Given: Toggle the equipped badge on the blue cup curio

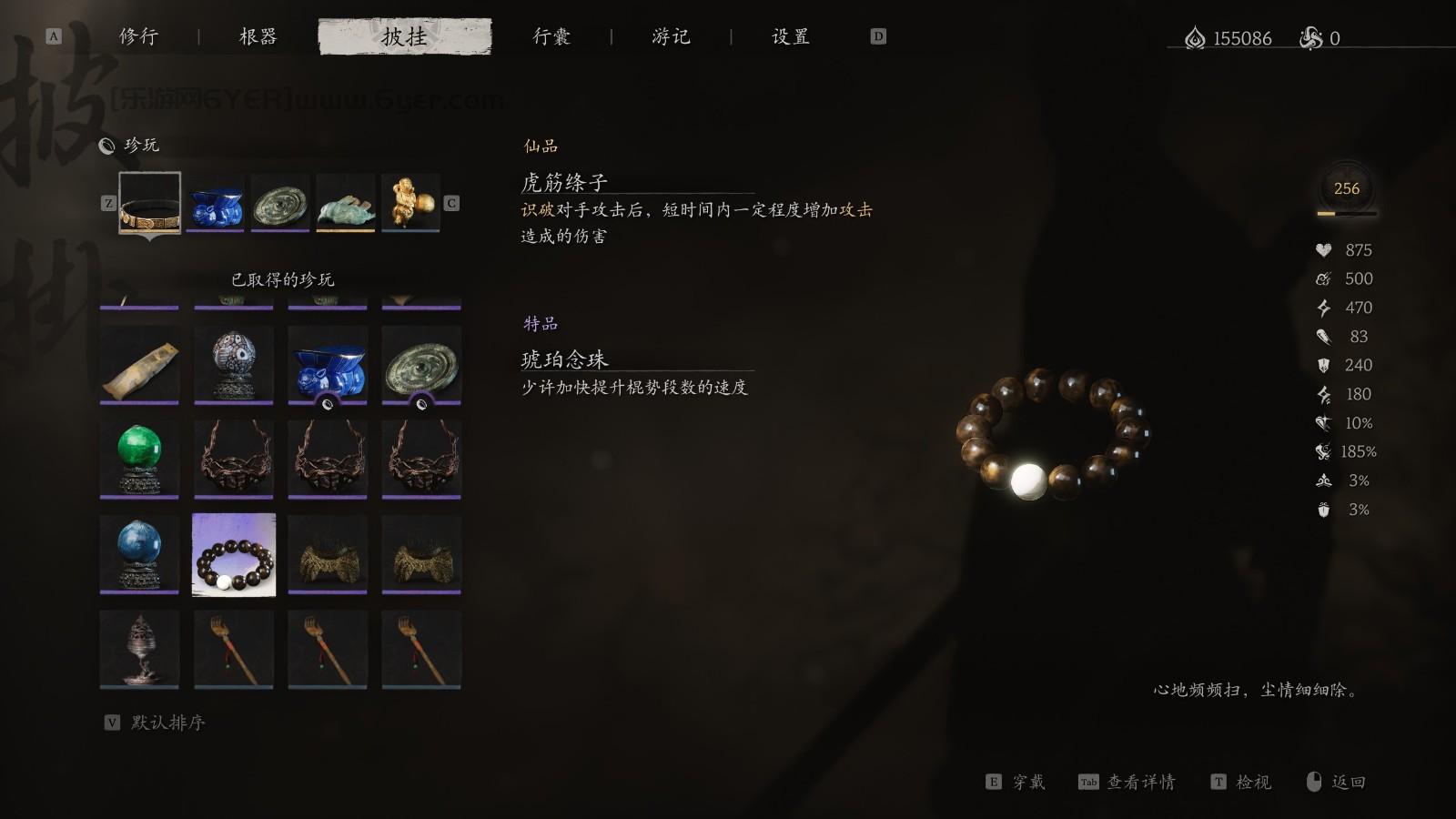Looking at the screenshot, I should click(x=327, y=405).
